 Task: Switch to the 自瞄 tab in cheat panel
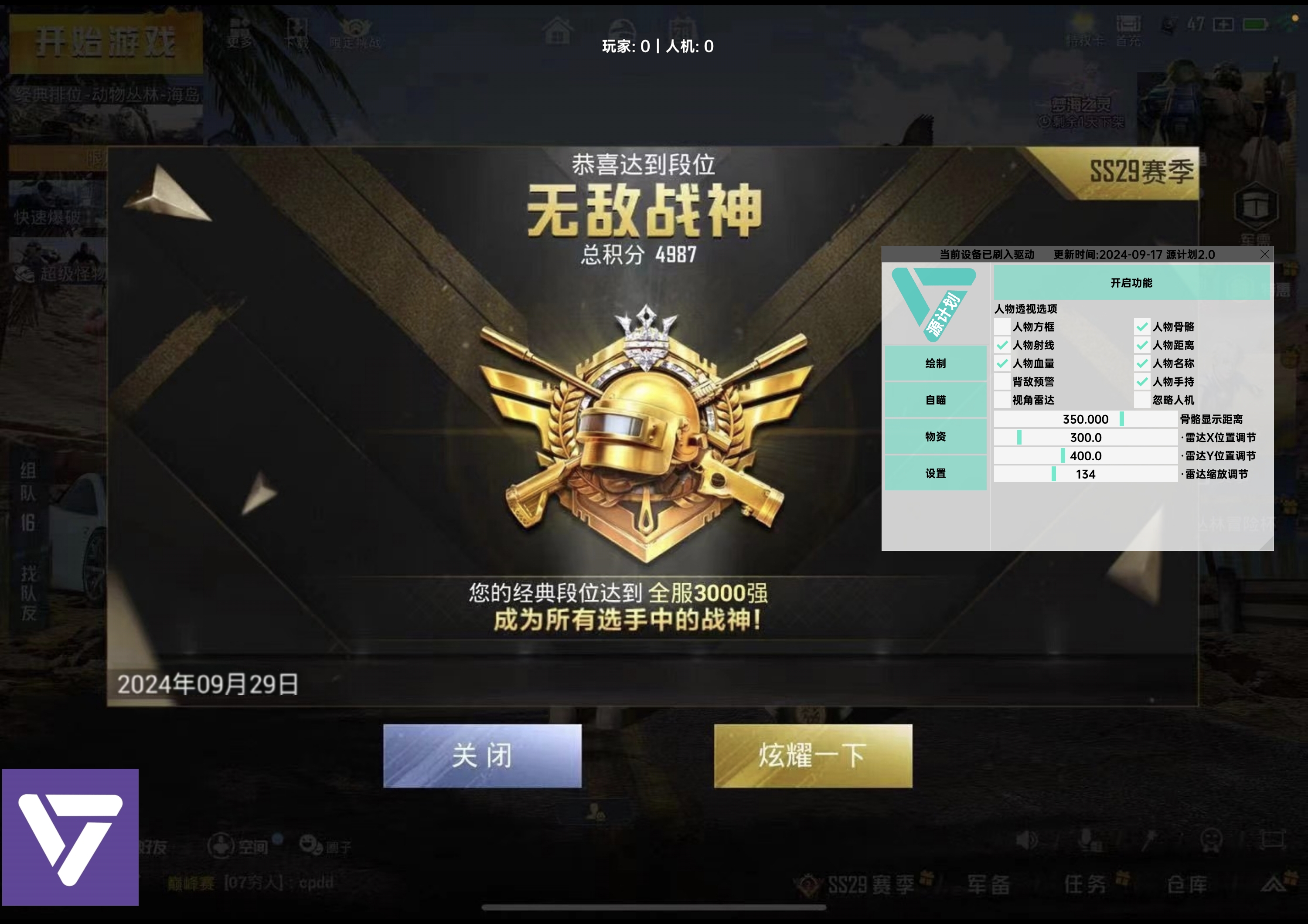(936, 400)
